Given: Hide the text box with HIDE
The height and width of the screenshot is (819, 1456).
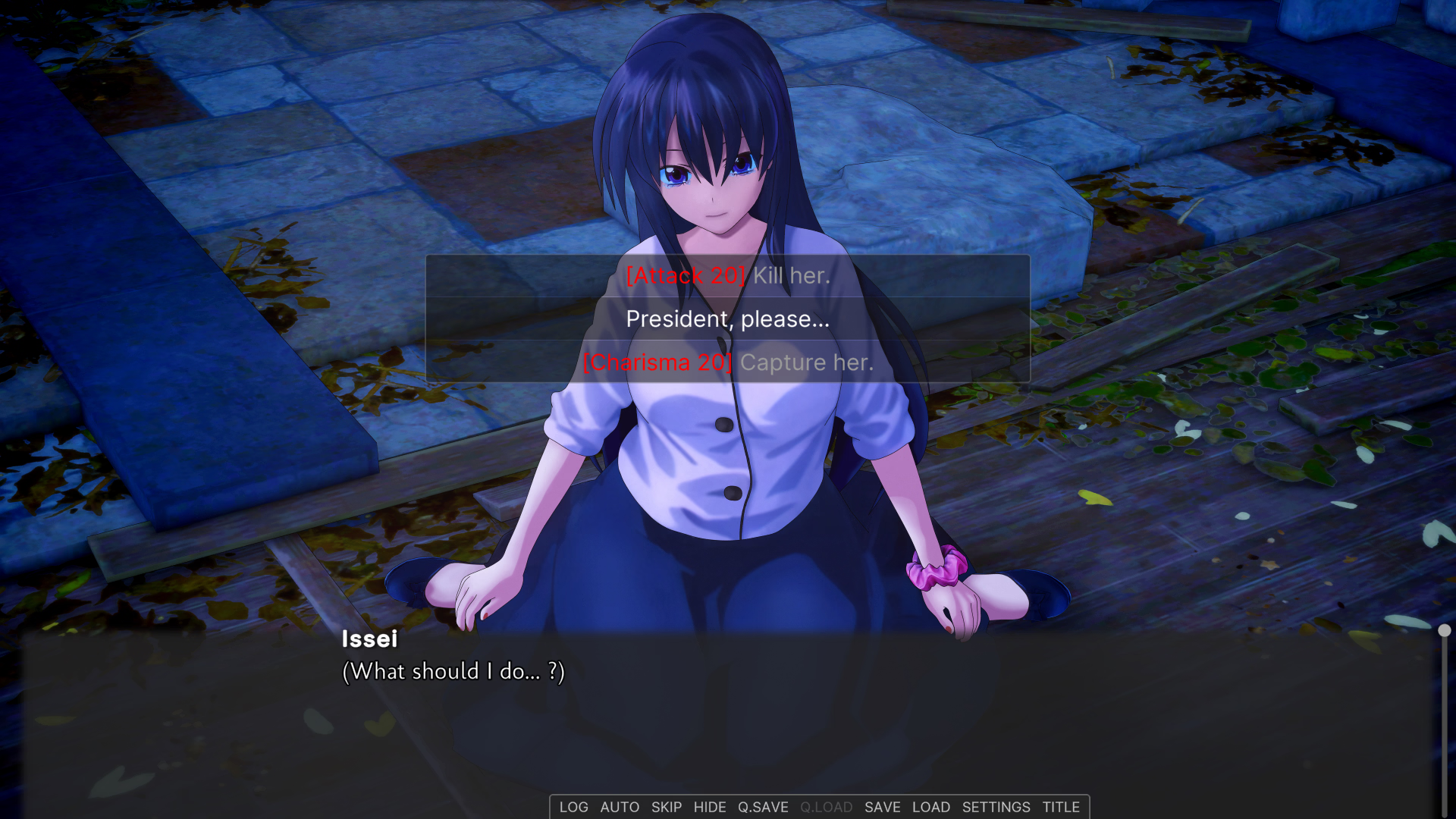Looking at the screenshot, I should (x=710, y=808).
